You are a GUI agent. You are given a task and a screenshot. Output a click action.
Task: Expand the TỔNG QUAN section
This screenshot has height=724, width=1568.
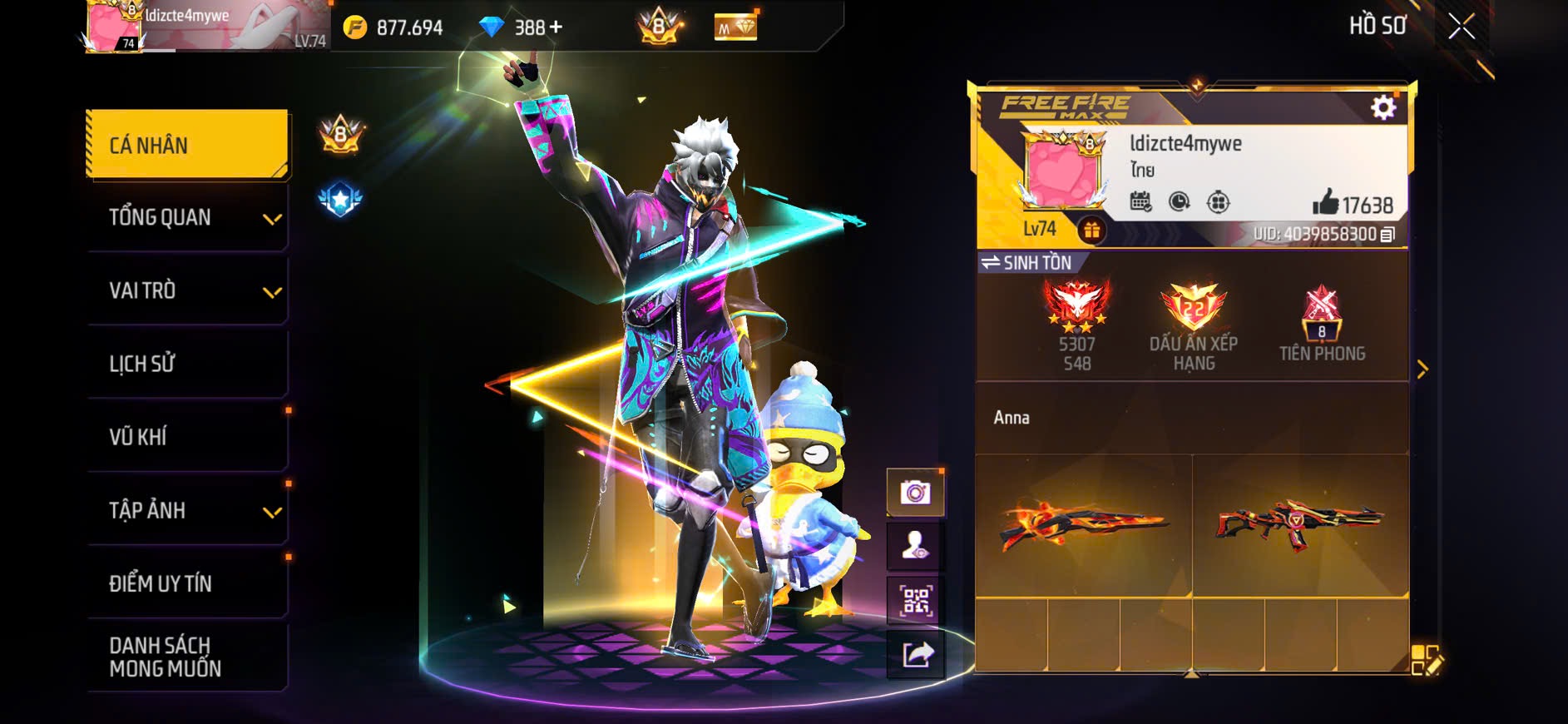pos(187,218)
